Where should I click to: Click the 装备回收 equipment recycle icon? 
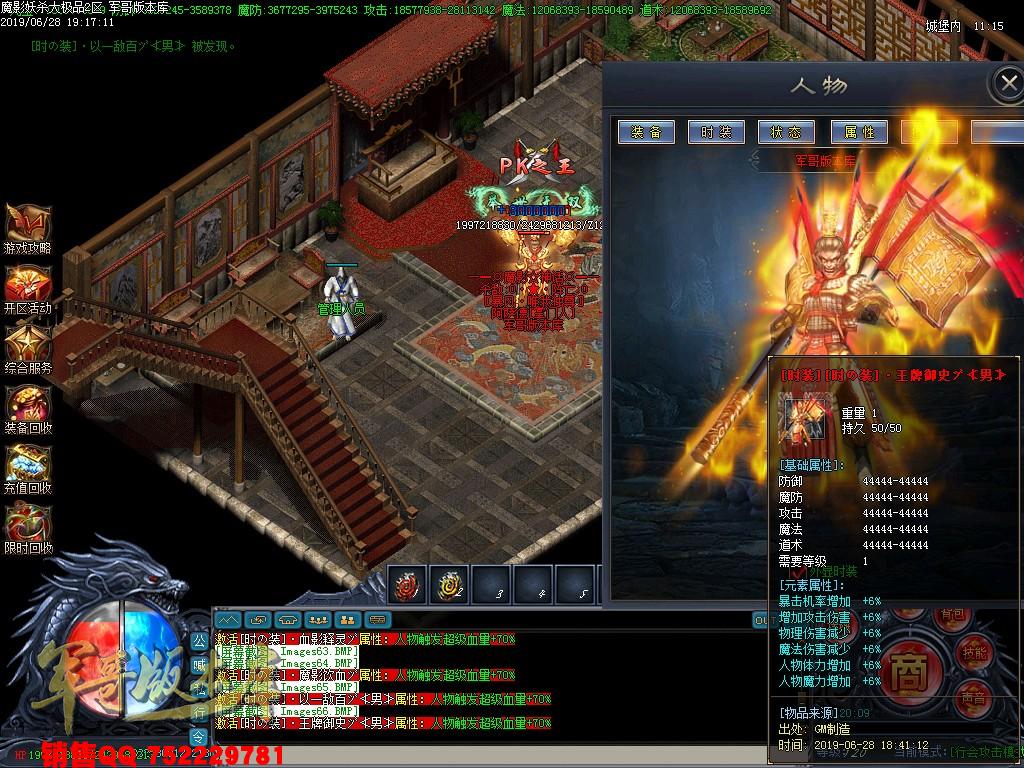[27, 404]
